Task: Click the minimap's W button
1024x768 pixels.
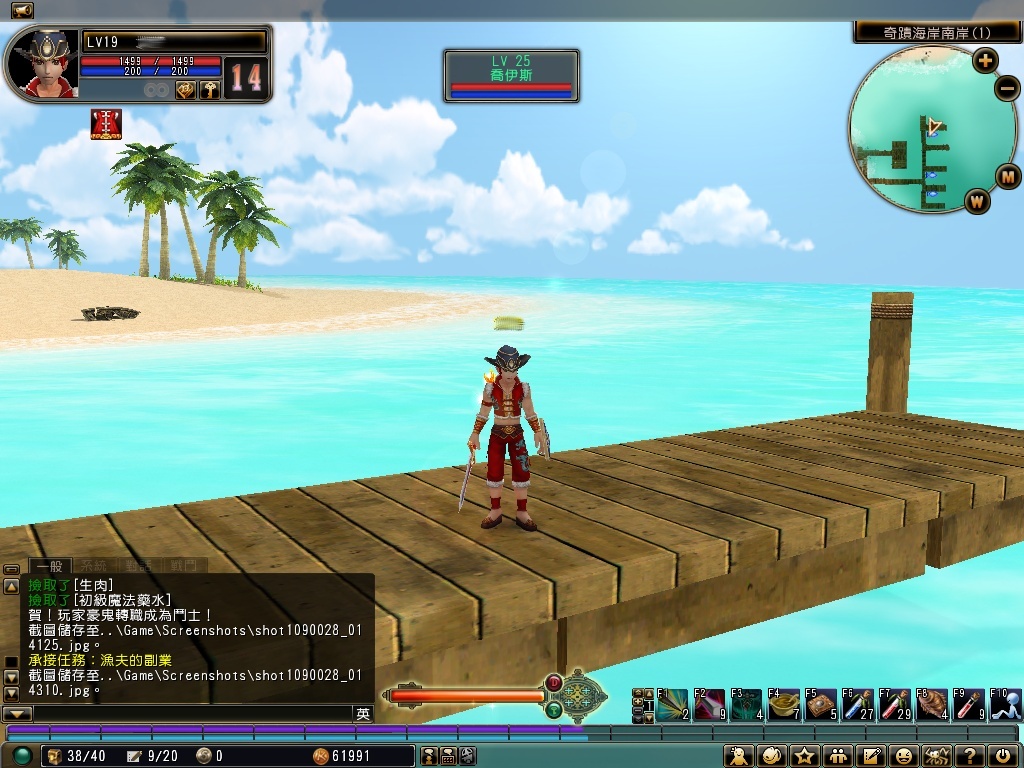Action: [x=977, y=200]
